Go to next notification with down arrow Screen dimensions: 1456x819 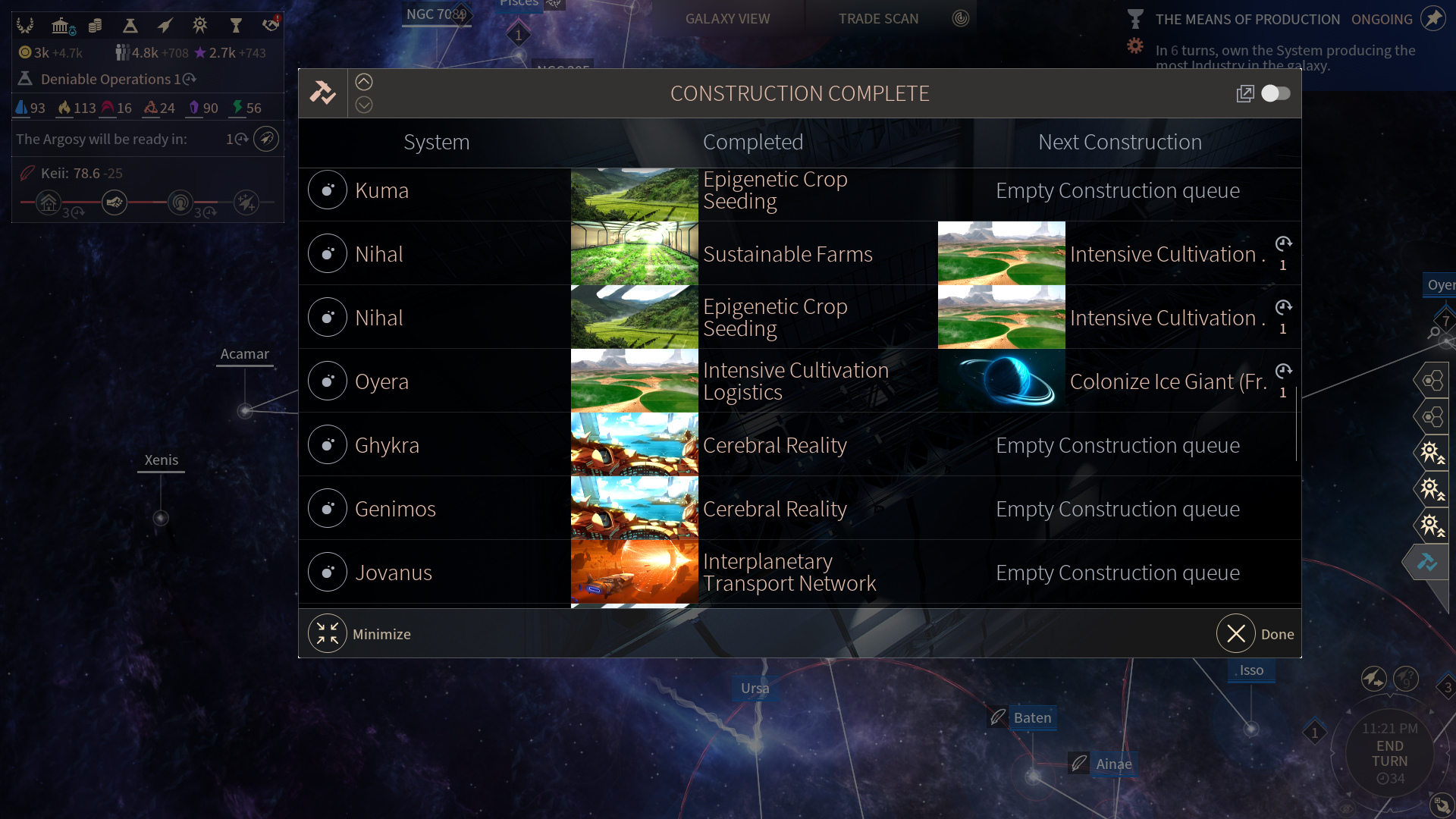[x=364, y=105]
